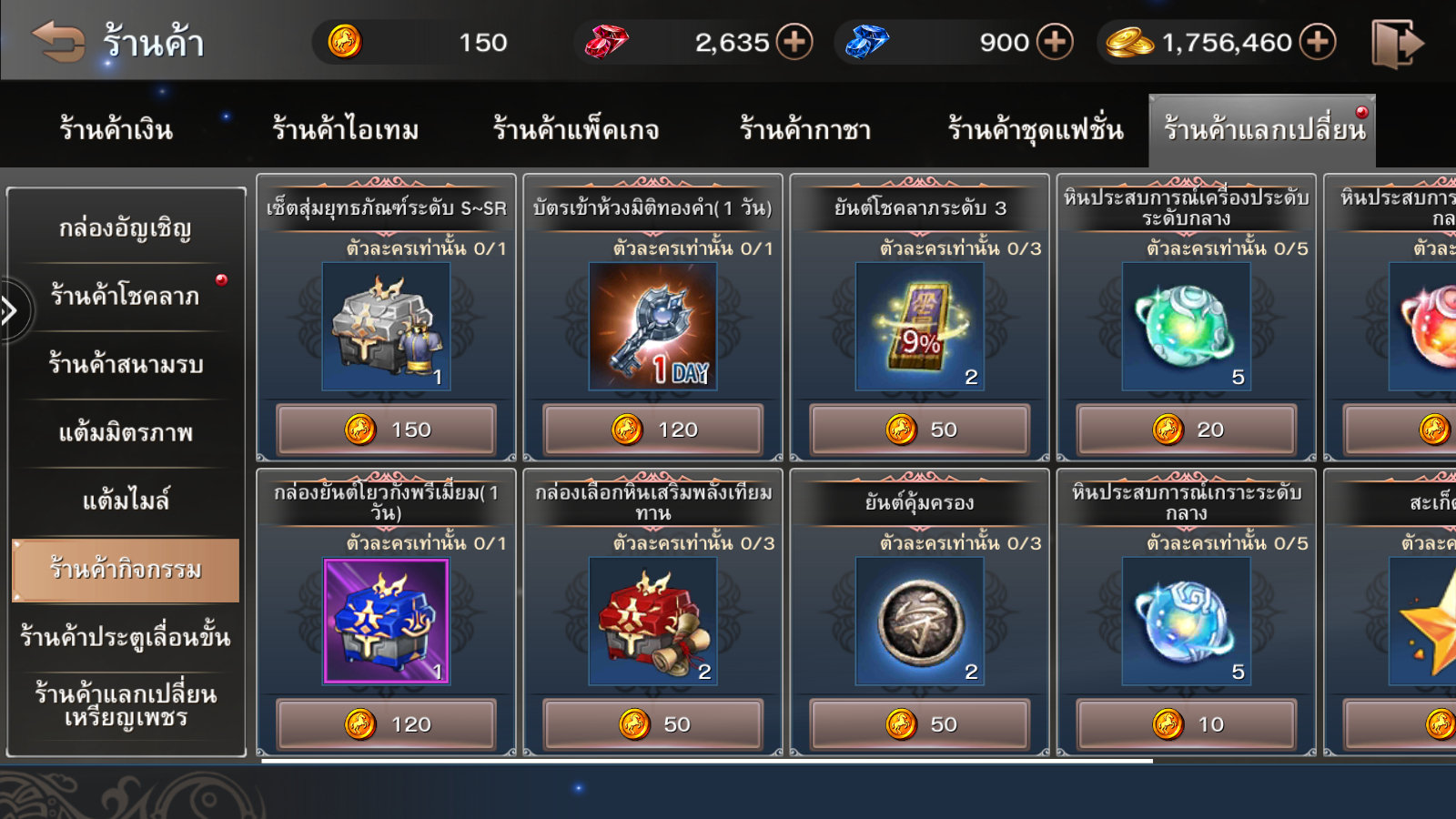Open ร้านค้าประตูเลื่อนขั้น category
This screenshot has width=1456, height=819.
tap(126, 637)
